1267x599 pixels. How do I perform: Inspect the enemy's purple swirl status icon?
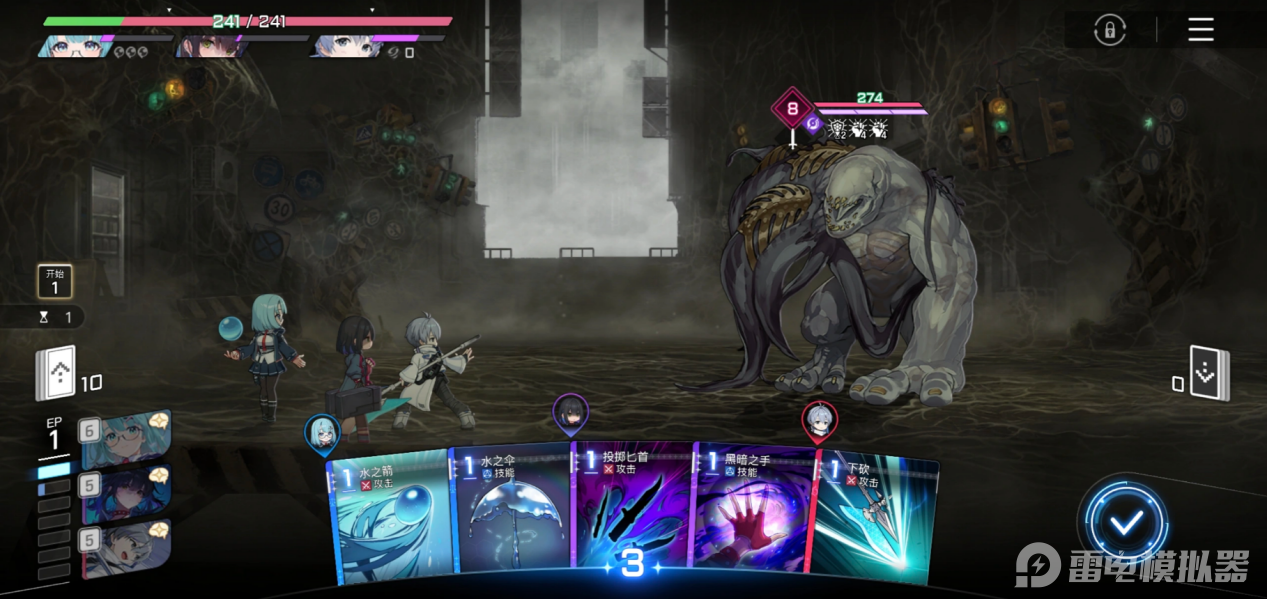pyautogui.click(x=813, y=126)
